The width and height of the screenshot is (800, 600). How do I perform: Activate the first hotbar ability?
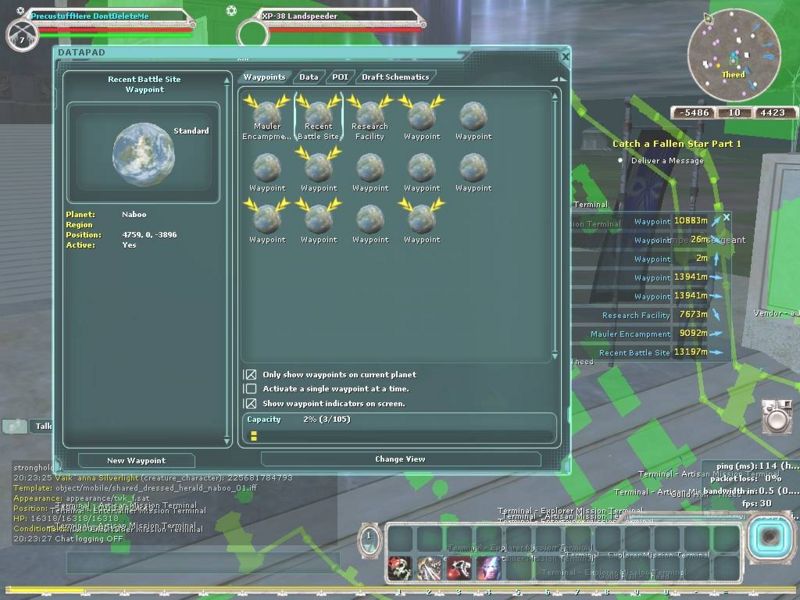tap(400, 567)
